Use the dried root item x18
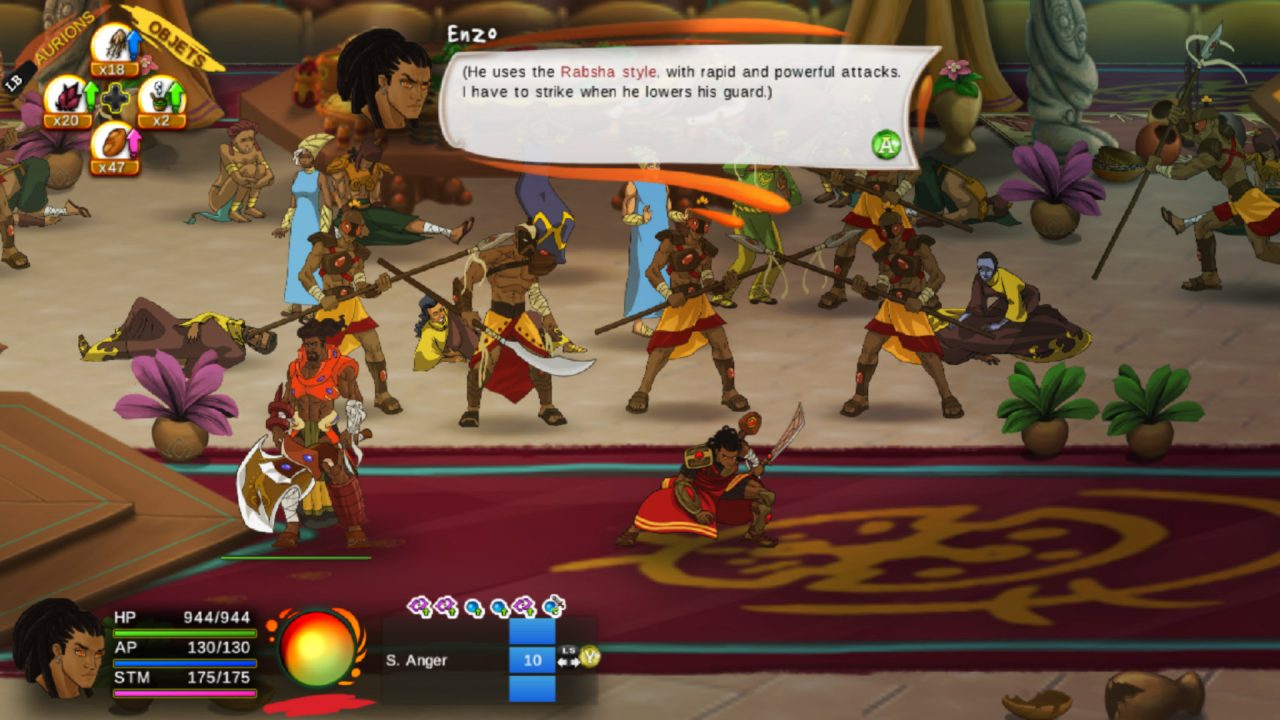This screenshot has height=720, width=1280. [114, 46]
